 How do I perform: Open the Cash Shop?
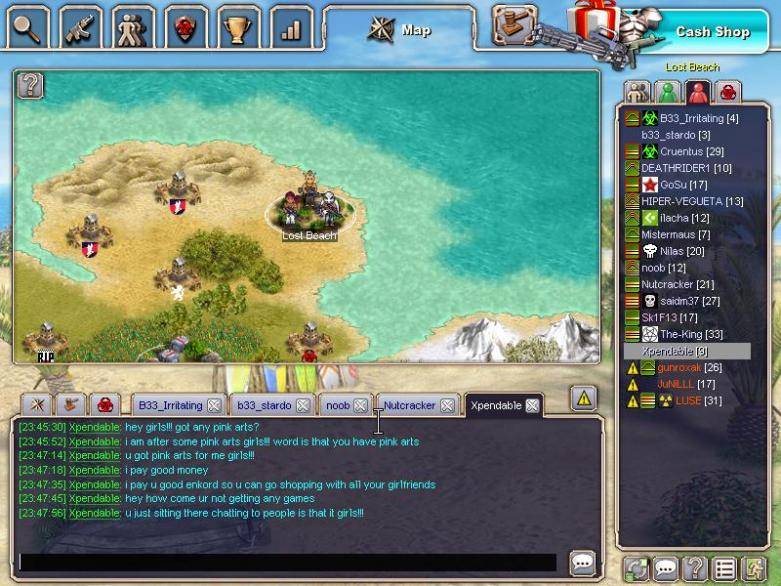(x=711, y=31)
